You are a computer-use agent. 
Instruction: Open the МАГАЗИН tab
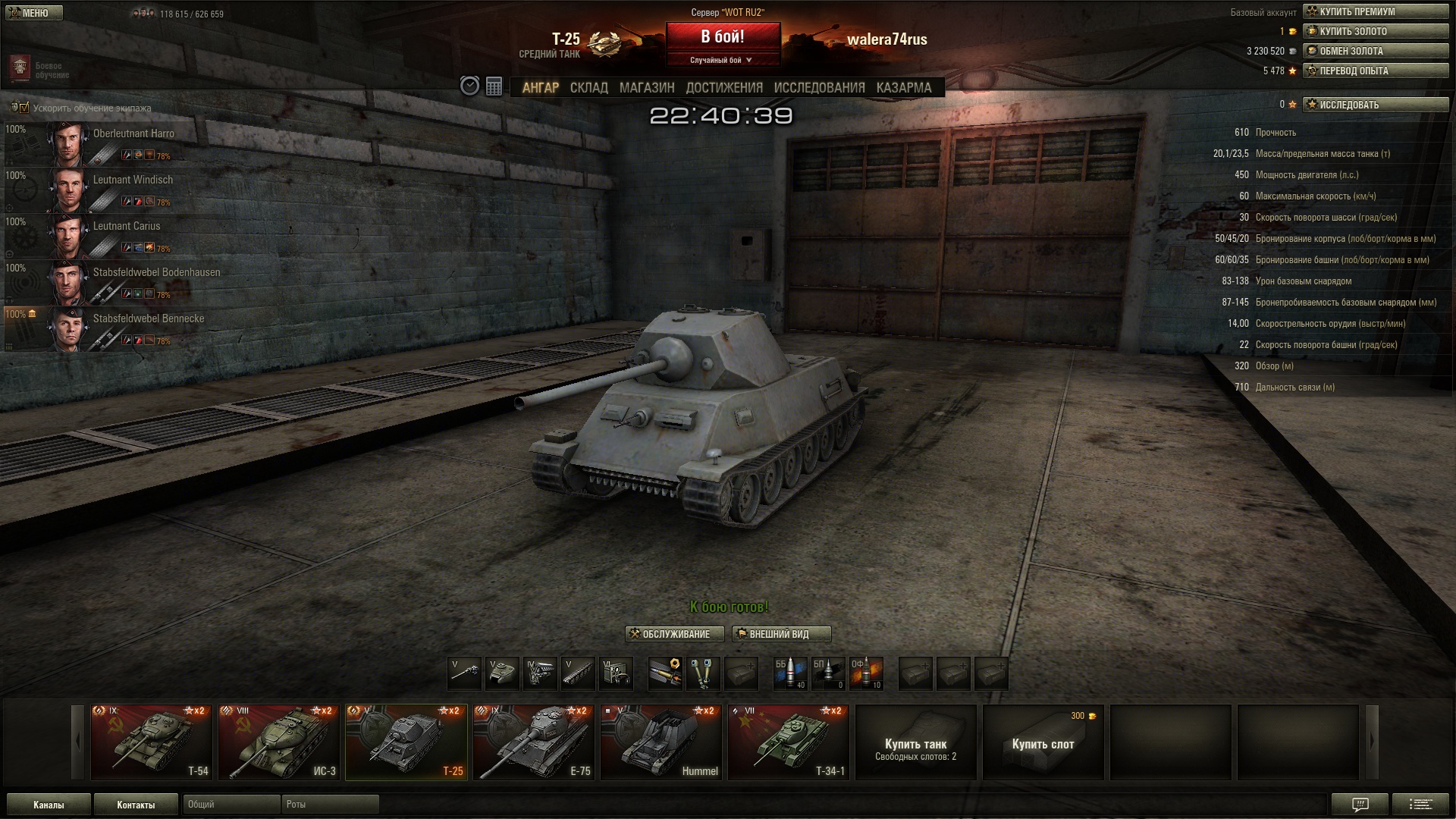pos(646,88)
